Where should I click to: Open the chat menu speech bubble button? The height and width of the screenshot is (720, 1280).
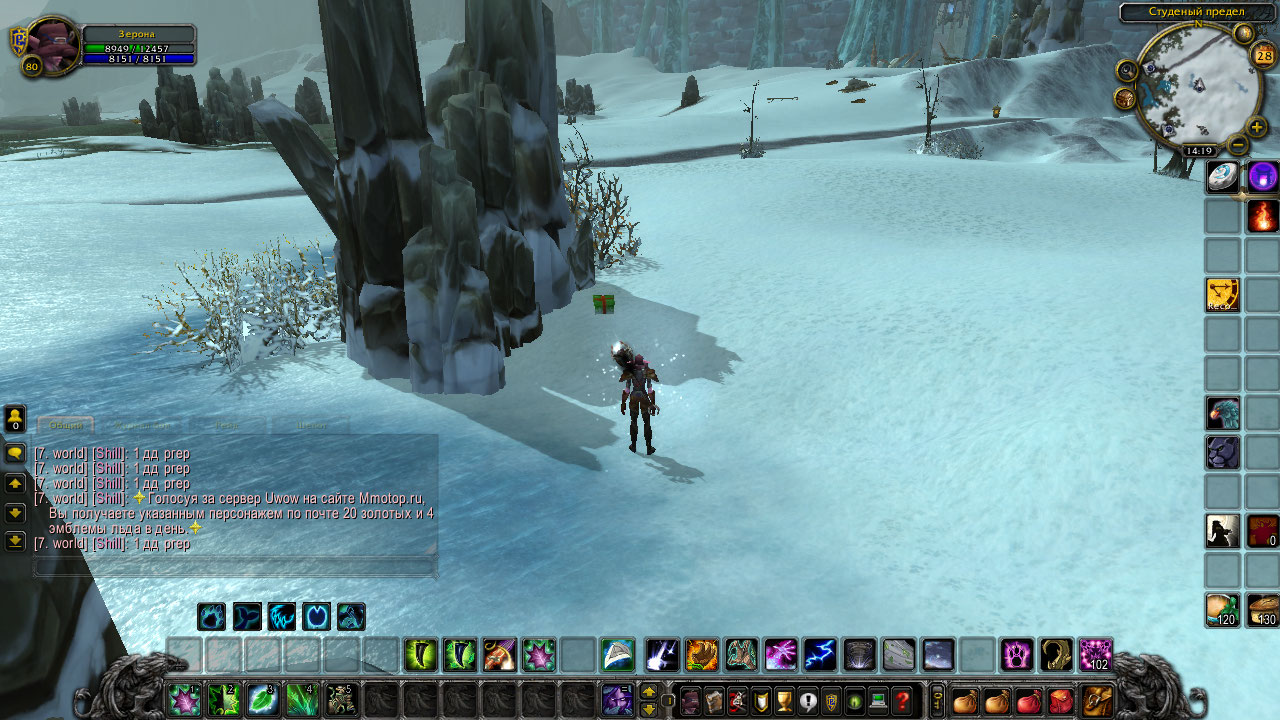tap(15, 453)
